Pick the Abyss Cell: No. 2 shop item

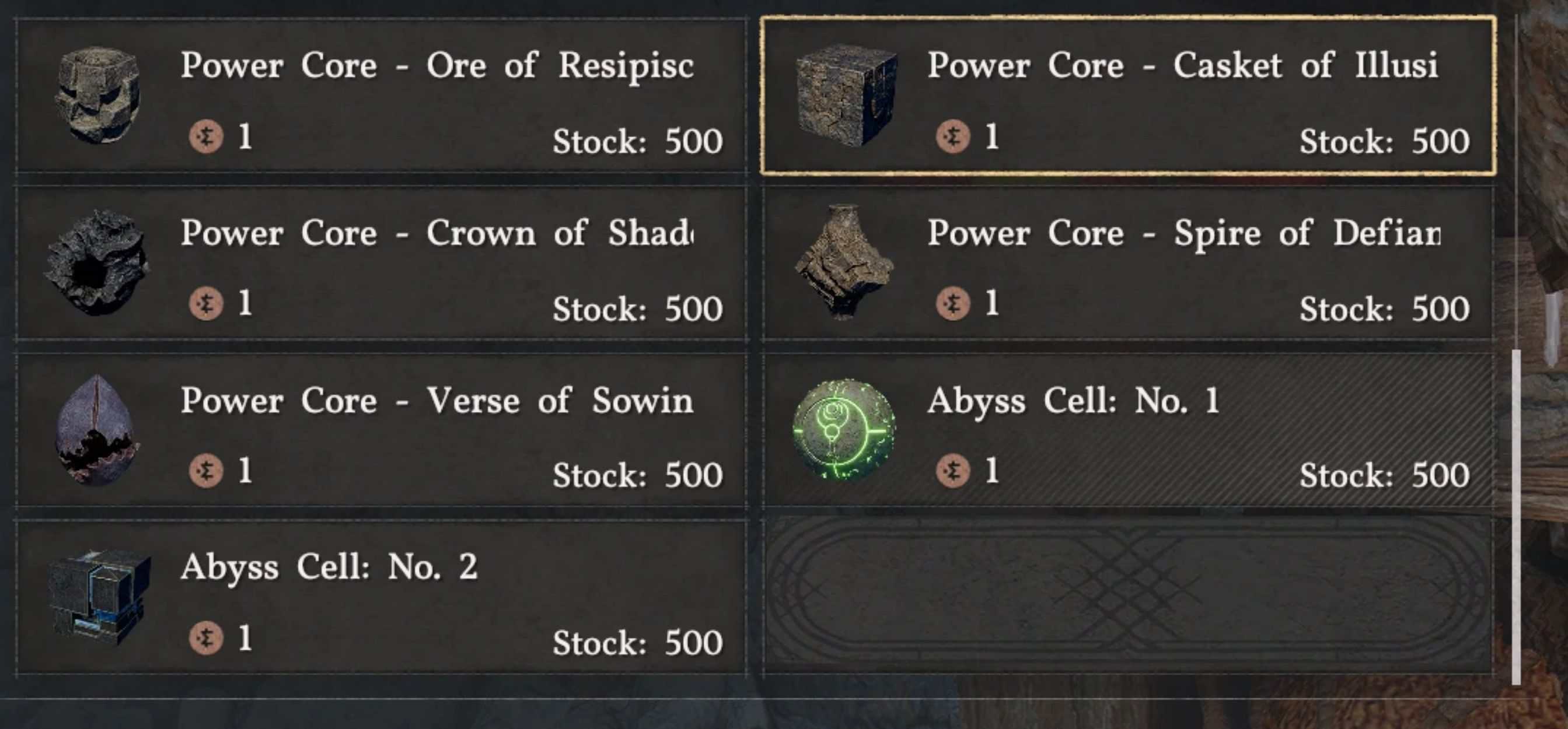click(x=381, y=598)
